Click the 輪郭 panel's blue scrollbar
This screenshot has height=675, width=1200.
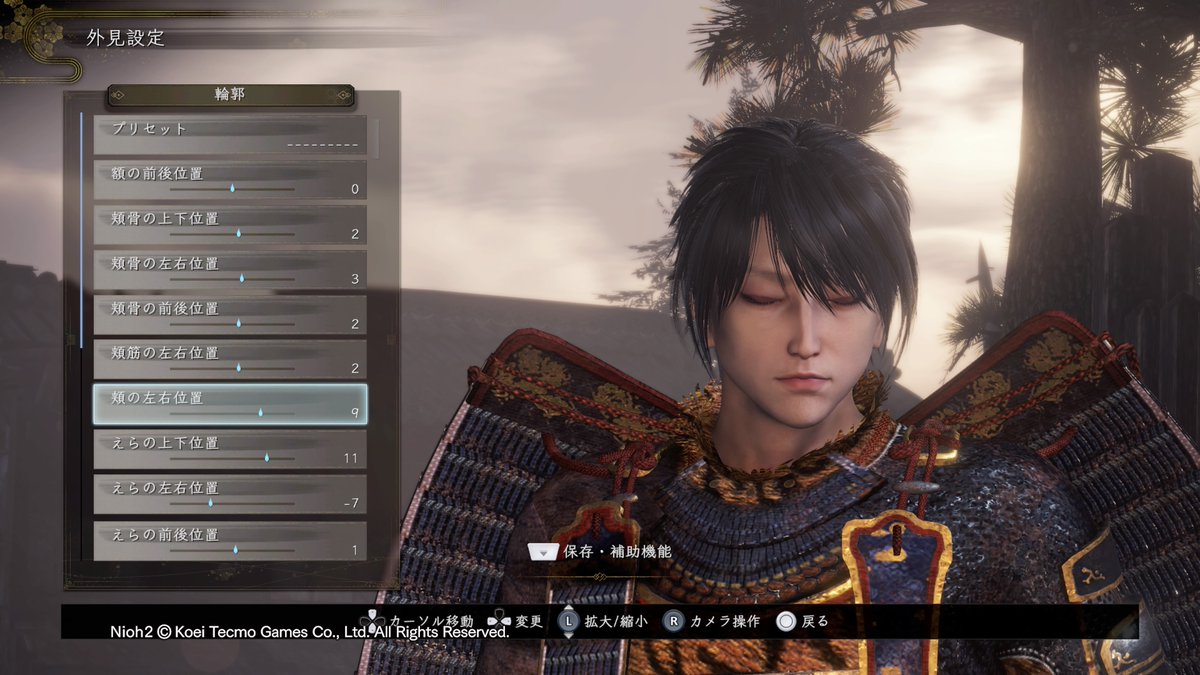(81, 230)
